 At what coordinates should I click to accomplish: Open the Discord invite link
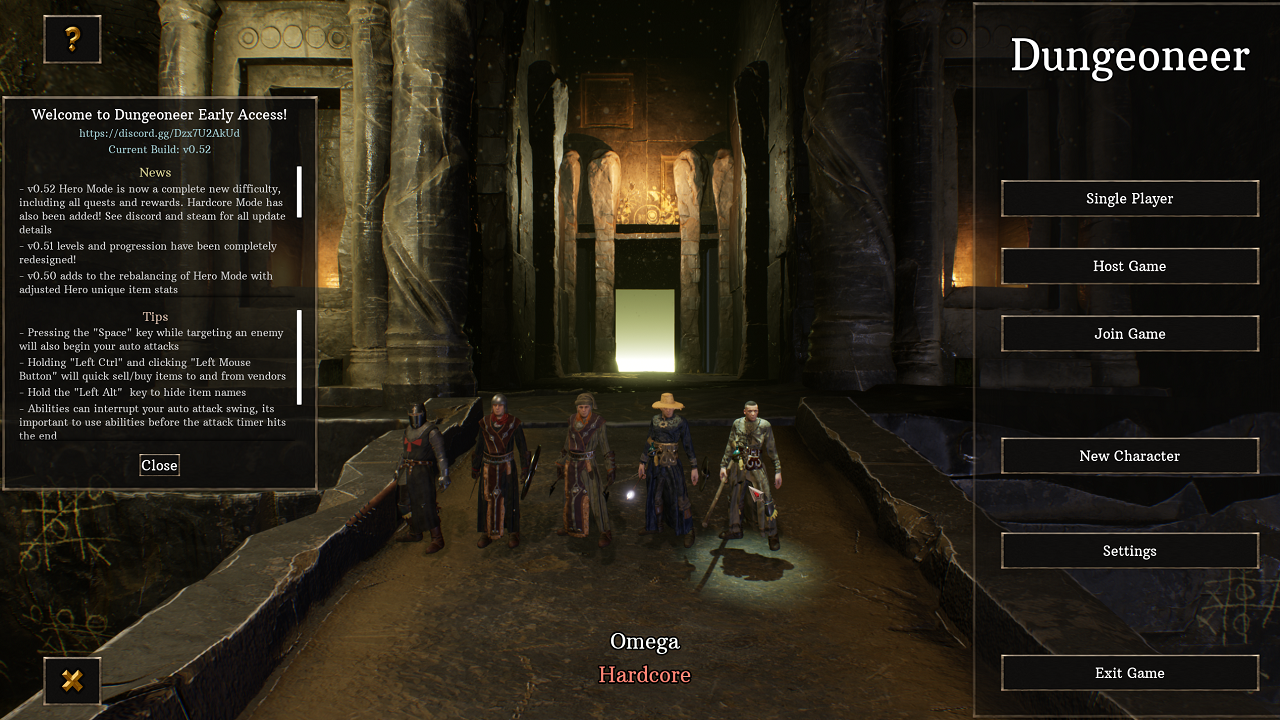[x=159, y=132]
